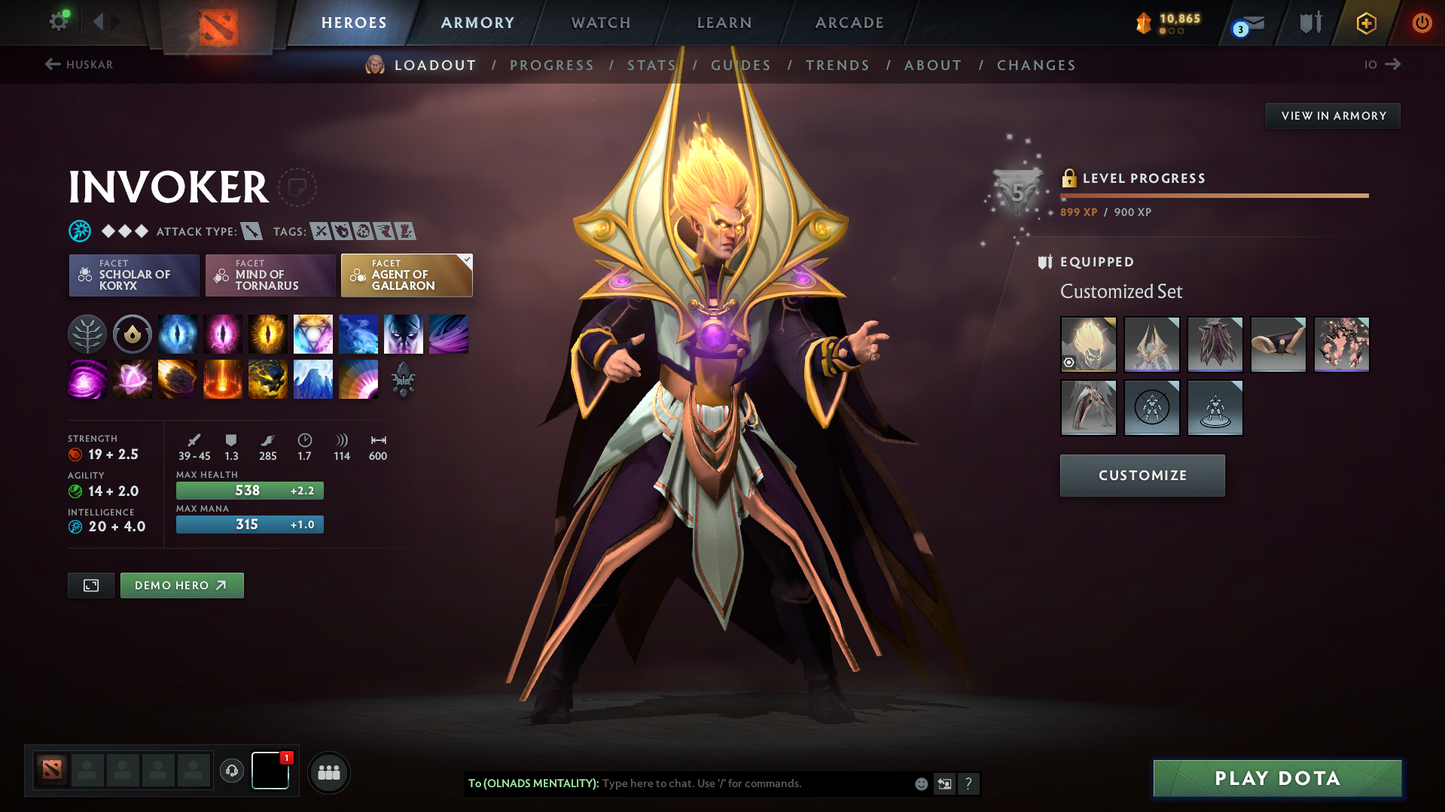Viewport: 1445px width, 812px height.
Task: Click View in Armory
Action: 1333,116
